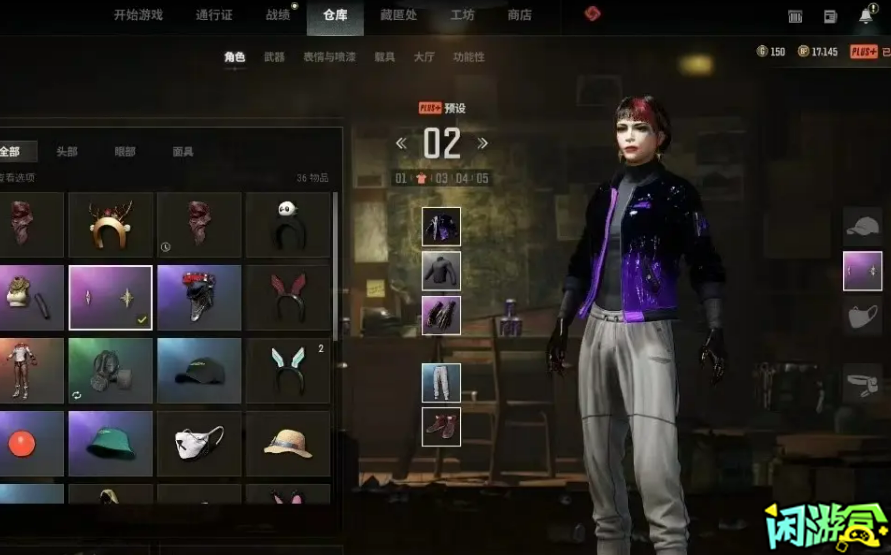This screenshot has height=555, width=891.
Task: Pick the straw hat item
Action: point(287,444)
